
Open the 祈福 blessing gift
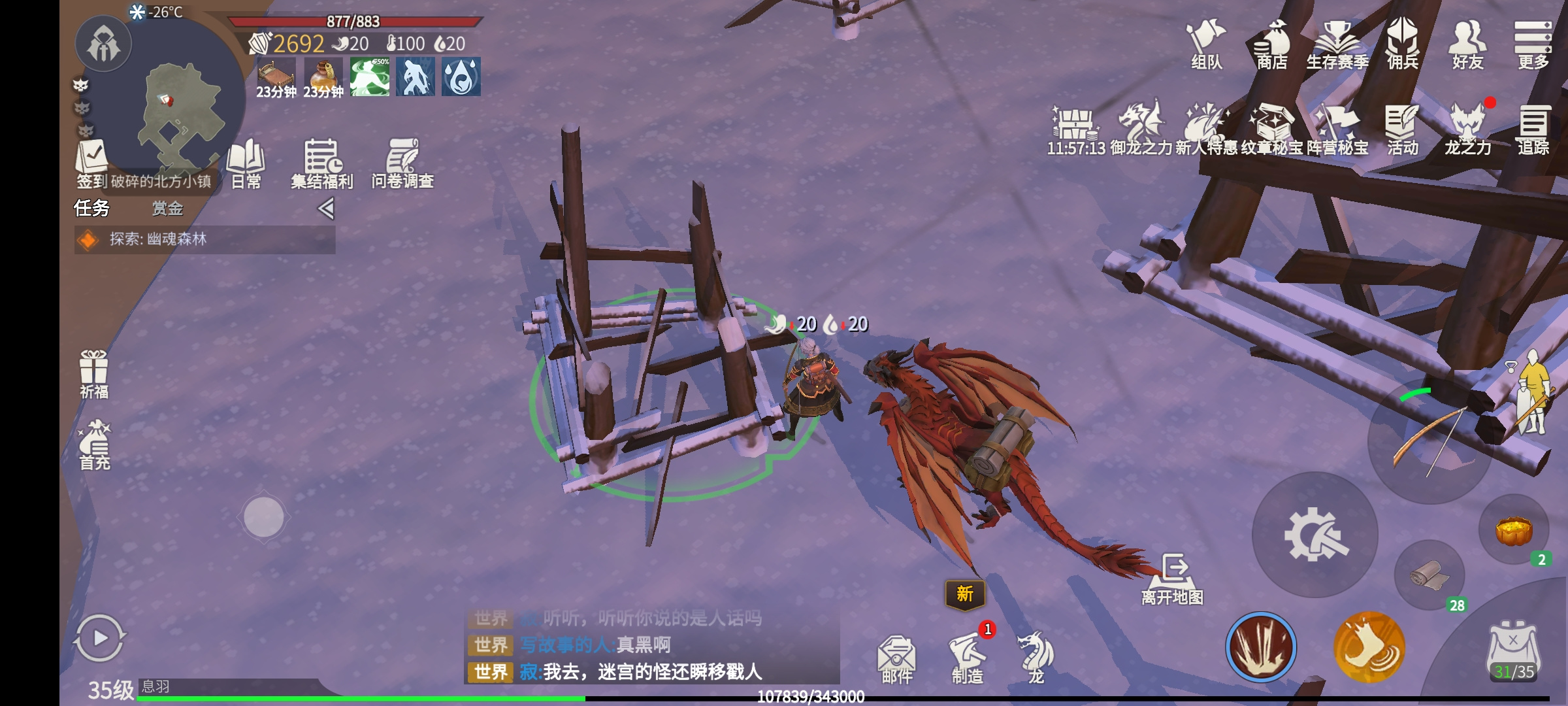click(x=94, y=374)
